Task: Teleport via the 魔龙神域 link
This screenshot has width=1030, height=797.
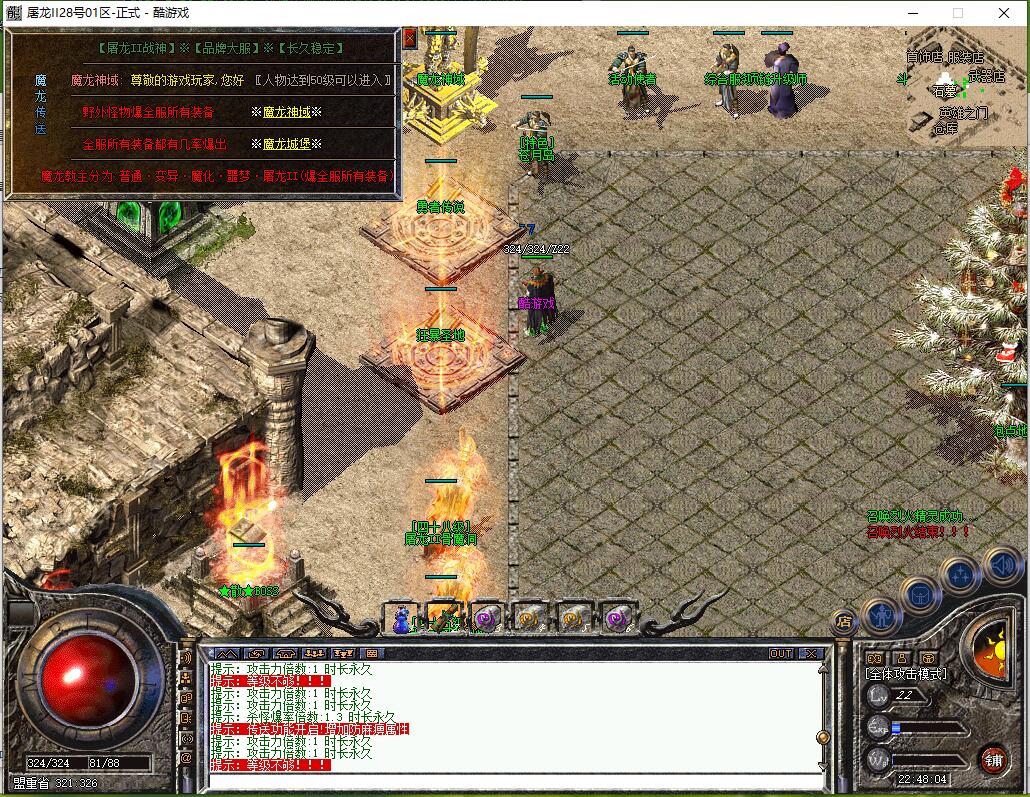Action: [286, 113]
